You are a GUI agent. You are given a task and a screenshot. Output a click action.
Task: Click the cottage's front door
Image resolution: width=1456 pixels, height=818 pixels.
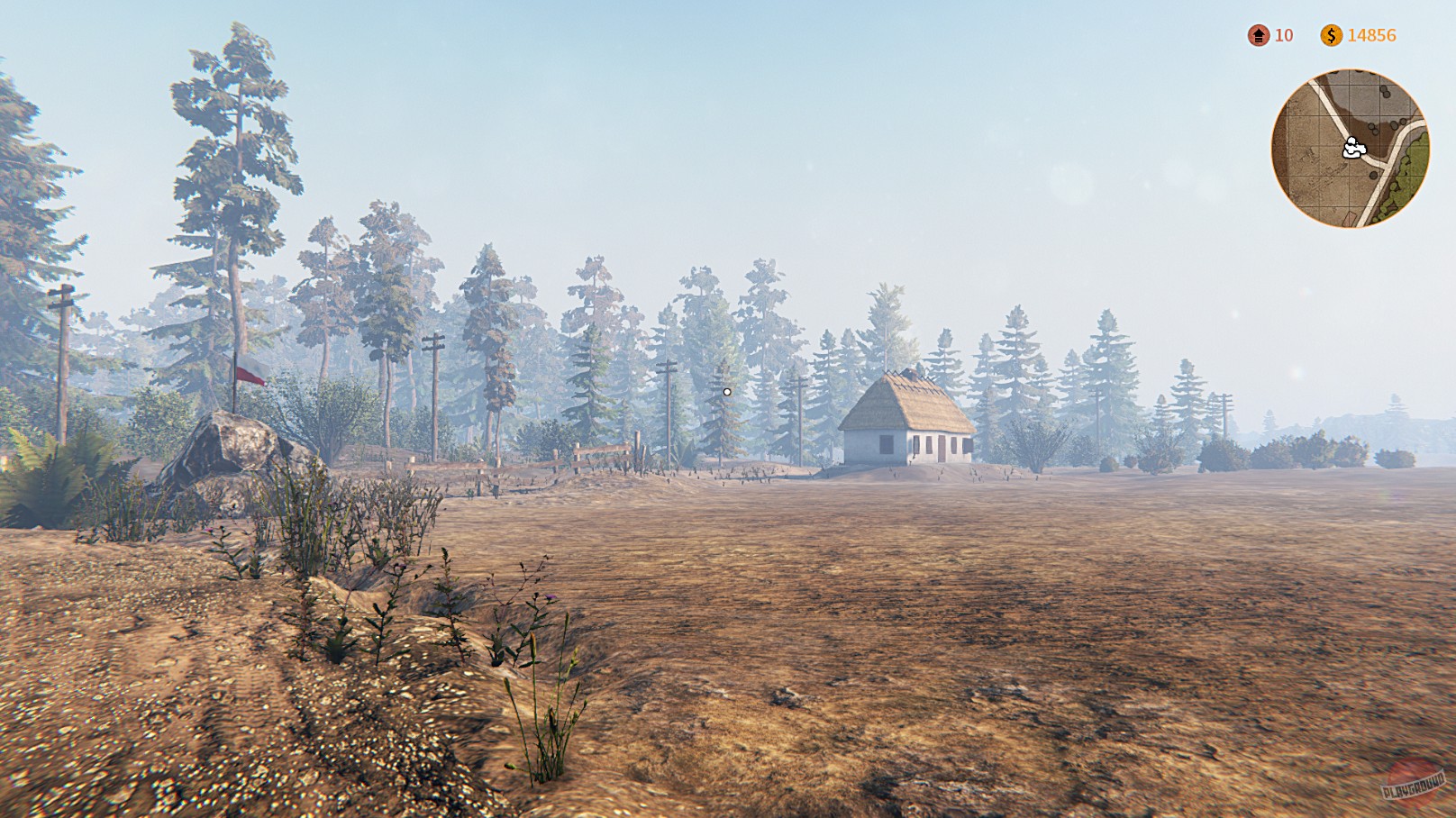coord(942,450)
